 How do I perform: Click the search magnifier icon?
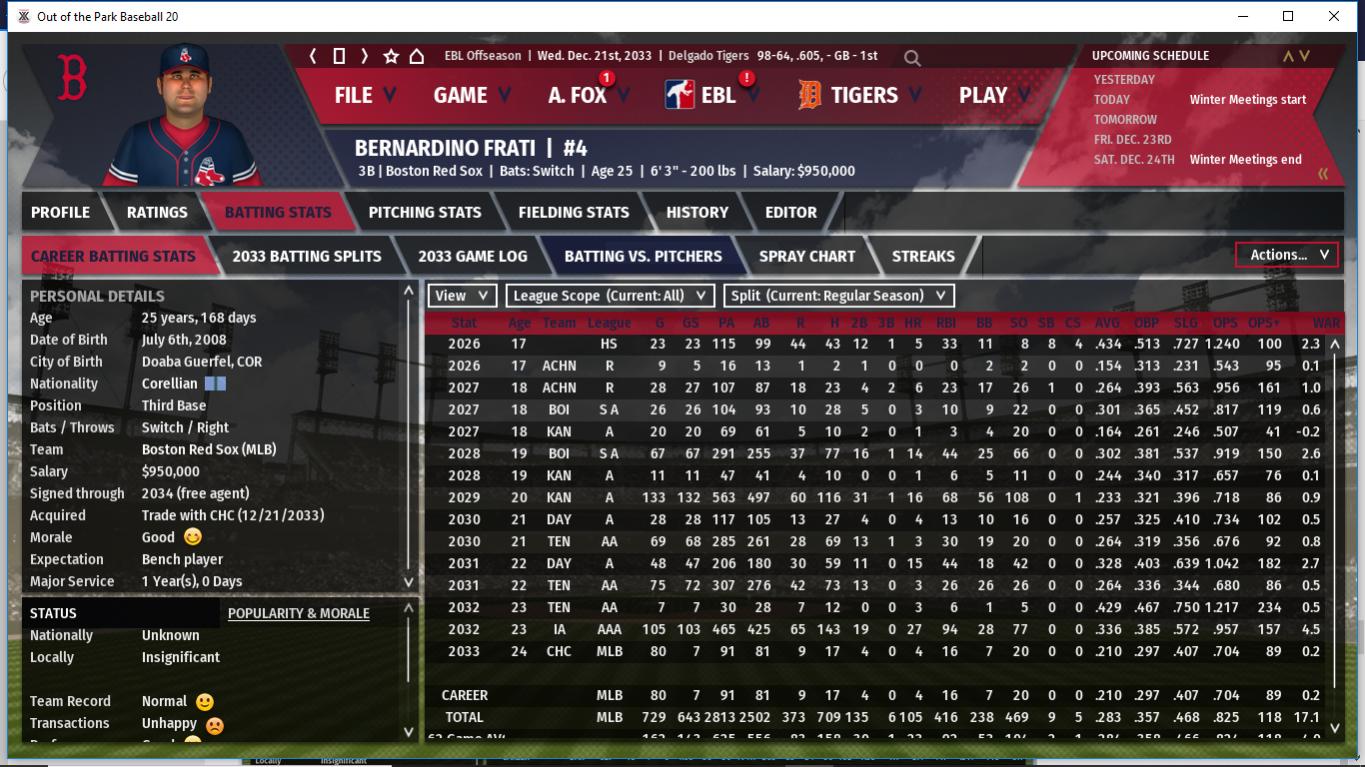912,58
